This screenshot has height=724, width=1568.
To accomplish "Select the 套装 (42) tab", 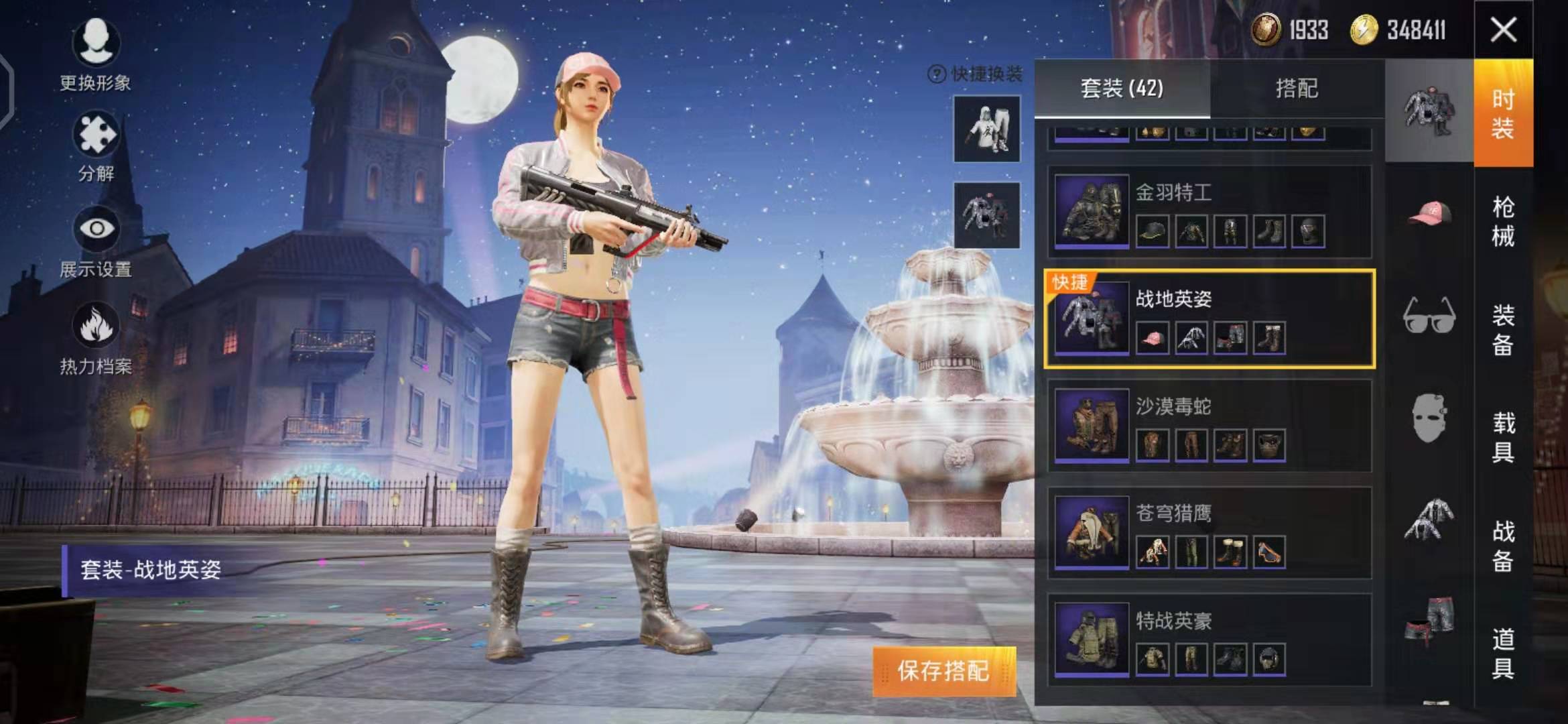I will point(1122,88).
